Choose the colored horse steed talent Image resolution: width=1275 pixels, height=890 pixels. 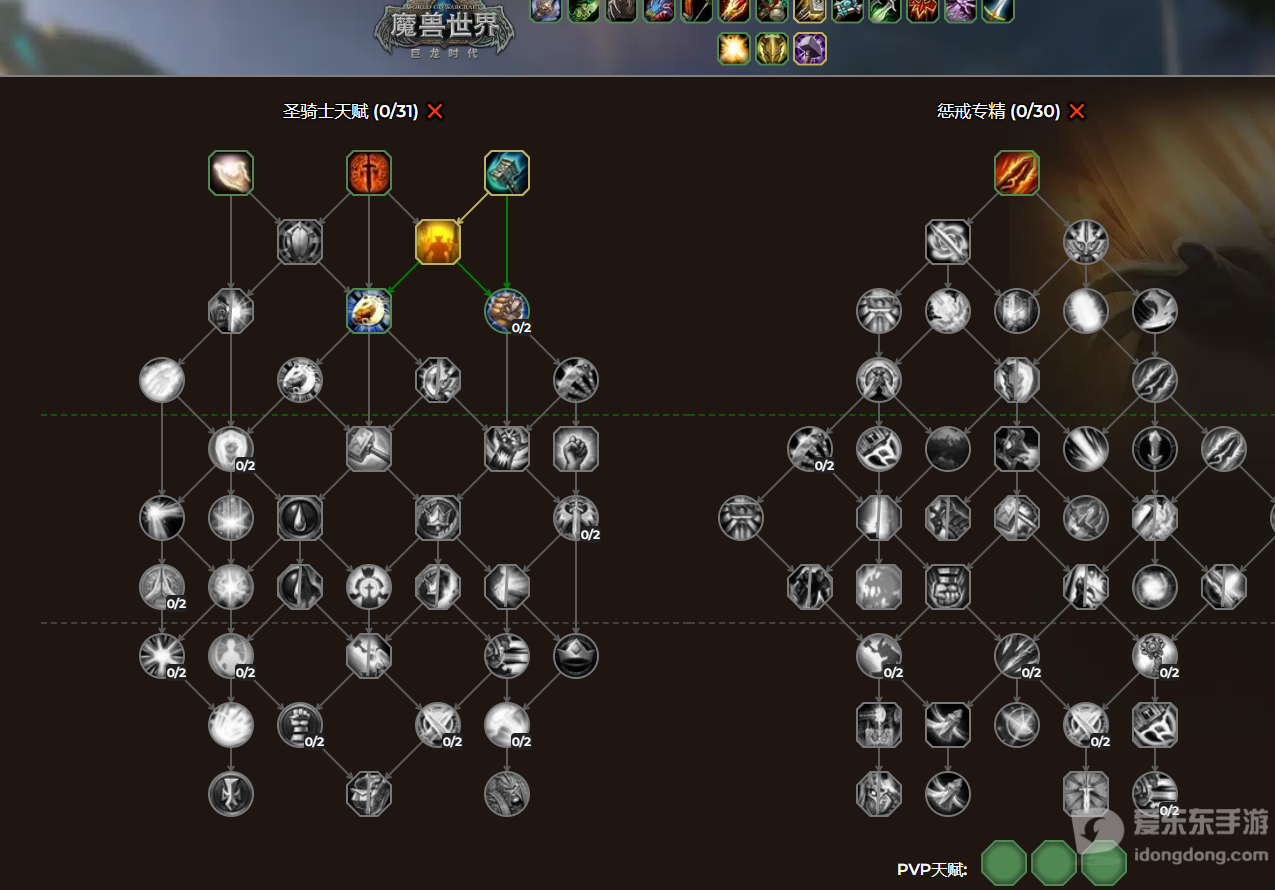coord(369,311)
